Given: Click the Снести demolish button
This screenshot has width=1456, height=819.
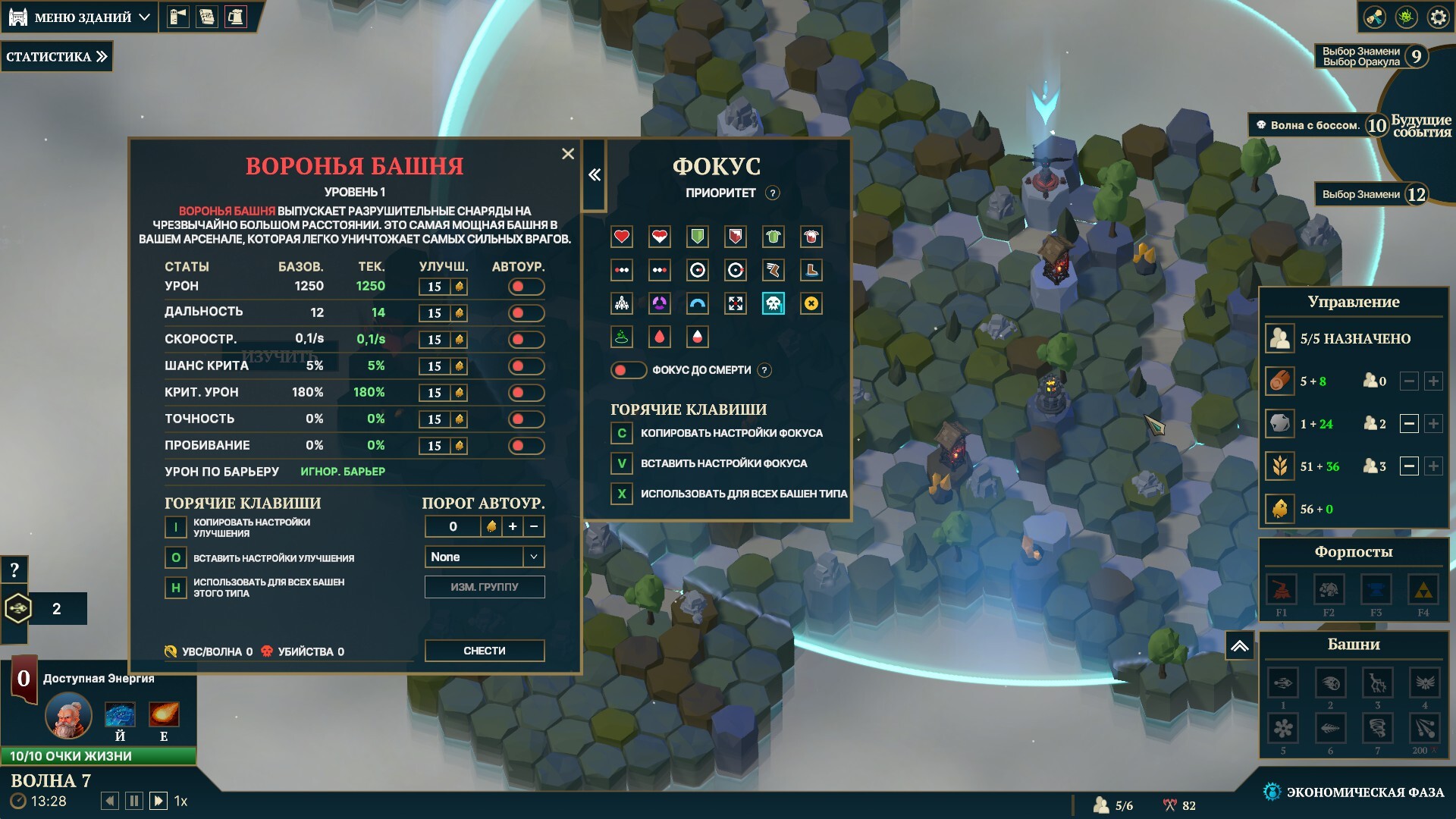Looking at the screenshot, I should click(x=484, y=651).
